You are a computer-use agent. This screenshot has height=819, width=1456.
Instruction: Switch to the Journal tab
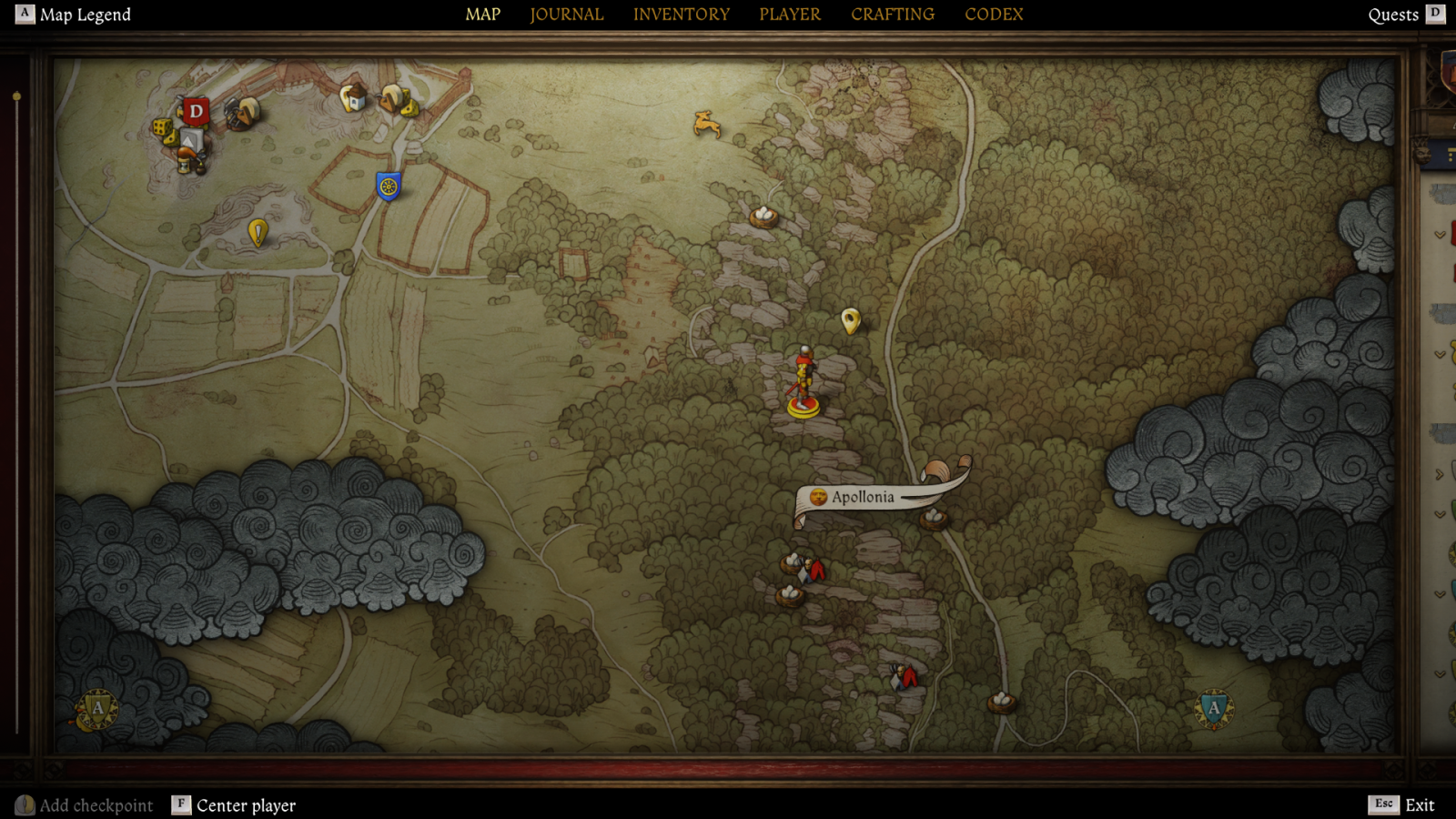[566, 15]
